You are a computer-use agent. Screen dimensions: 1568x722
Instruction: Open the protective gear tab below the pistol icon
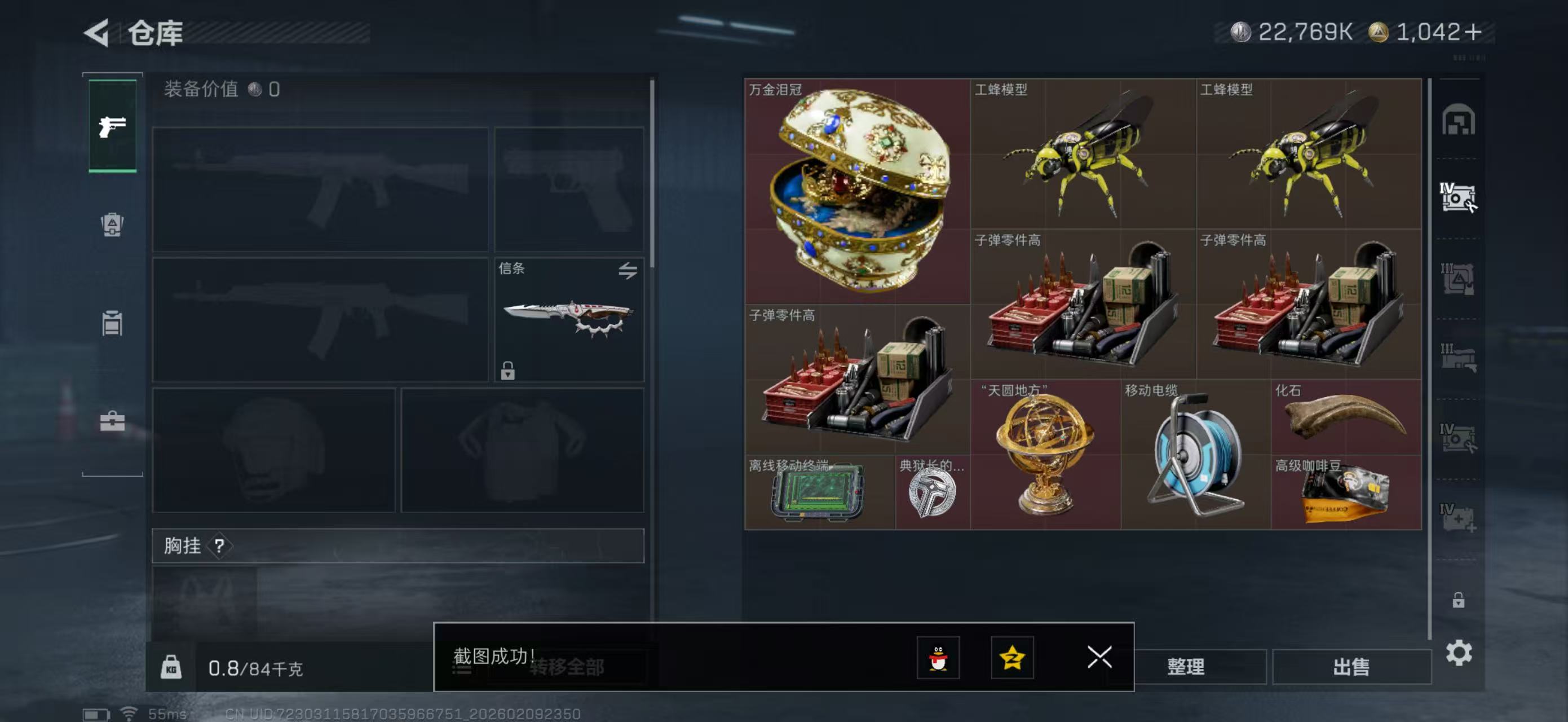[x=112, y=225]
